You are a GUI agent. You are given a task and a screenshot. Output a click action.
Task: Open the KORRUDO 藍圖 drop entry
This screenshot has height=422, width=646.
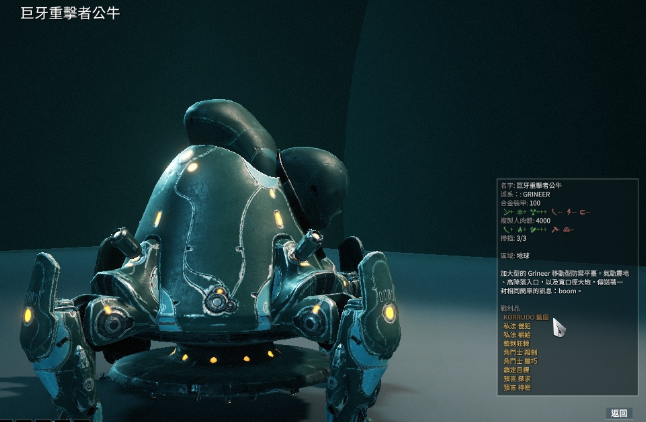[x=526, y=317]
